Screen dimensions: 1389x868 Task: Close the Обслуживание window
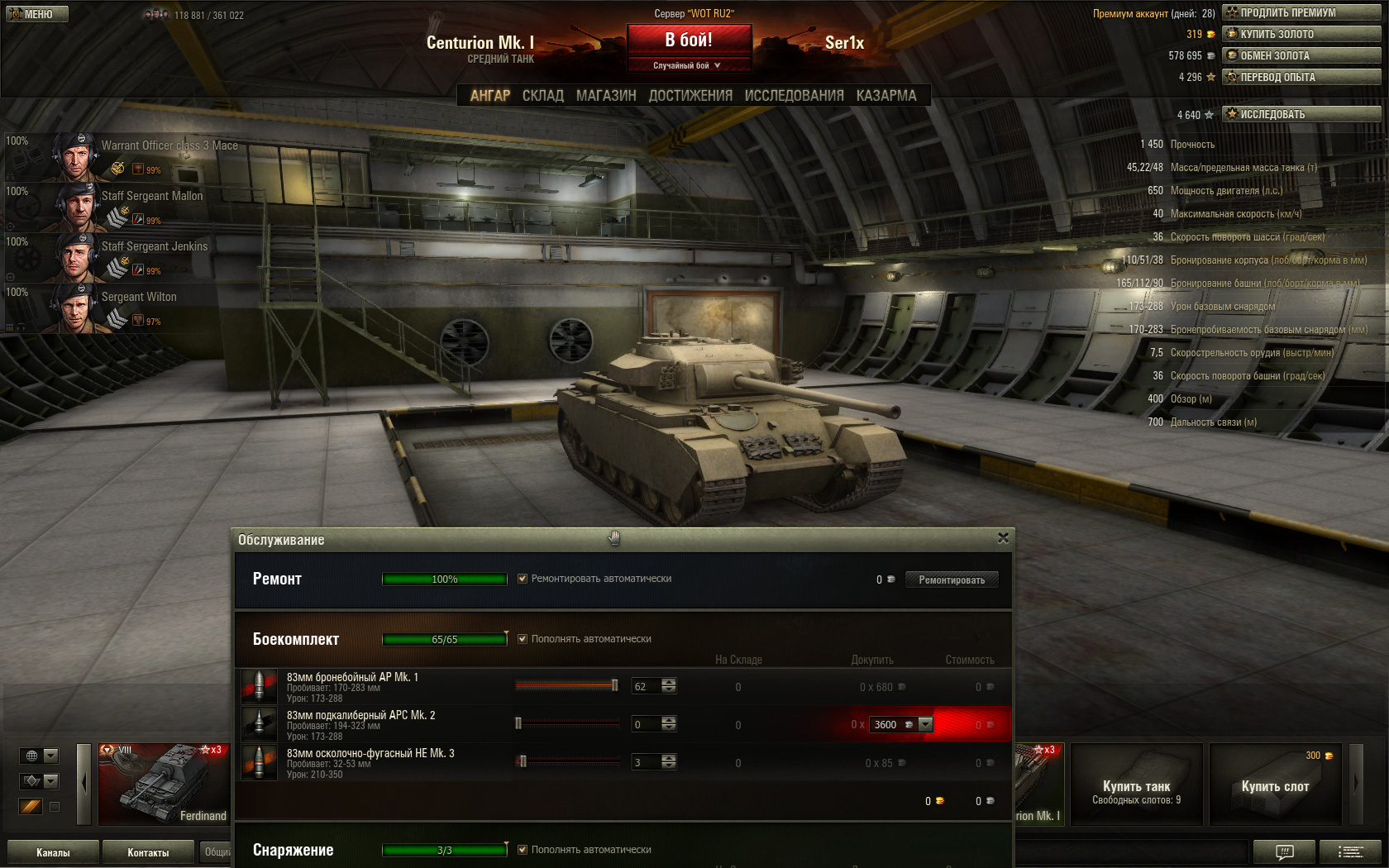coord(1003,538)
